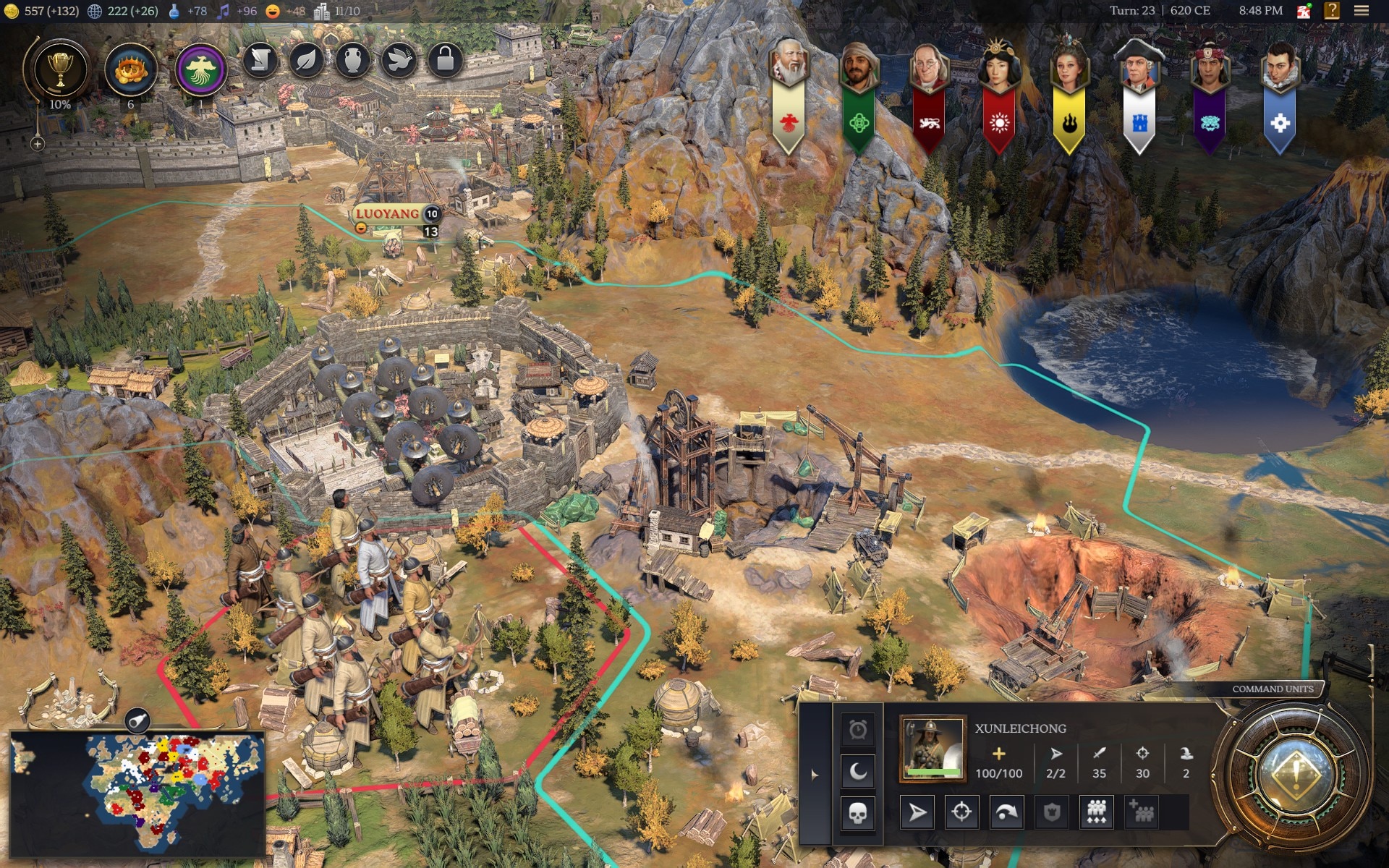Viewport: 1389px width, 868px height.
Task: Select the crosshair ranged attack action
Action: (x=961, y=812)
